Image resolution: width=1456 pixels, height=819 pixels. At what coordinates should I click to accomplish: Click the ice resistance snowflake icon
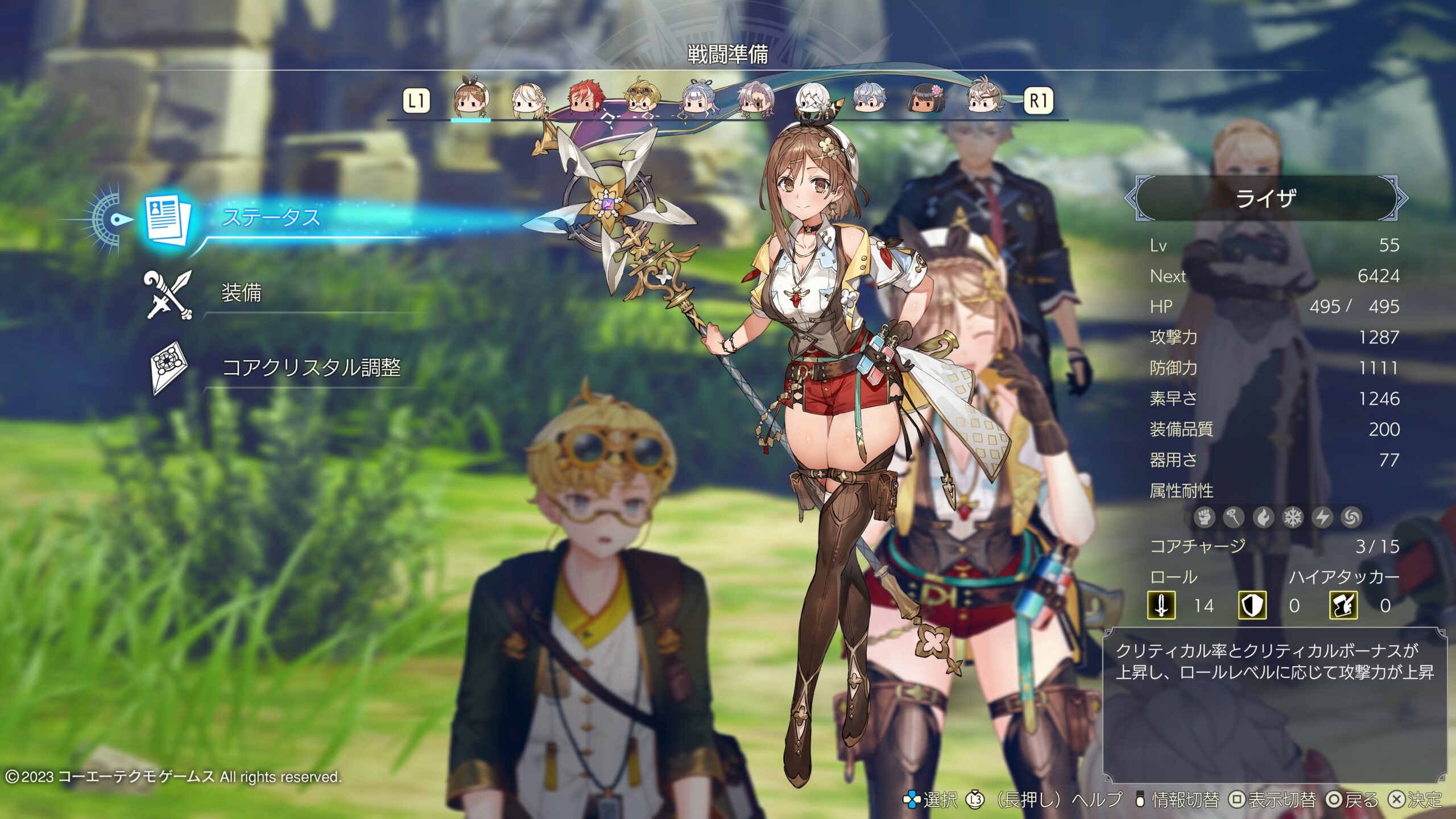click(x=1293, y=518)
